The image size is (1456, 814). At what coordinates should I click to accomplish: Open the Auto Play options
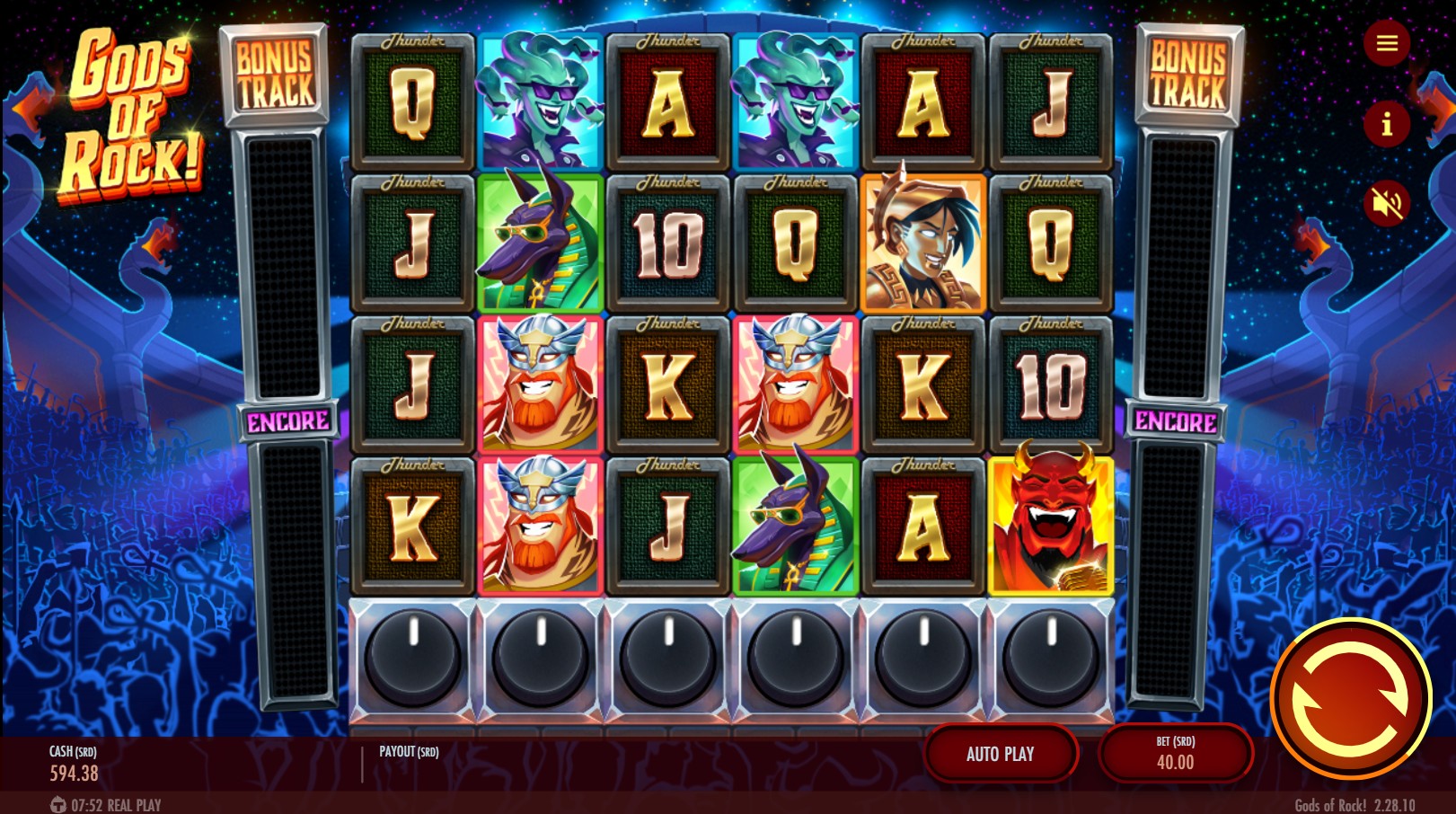click(x=1000, y=754)
